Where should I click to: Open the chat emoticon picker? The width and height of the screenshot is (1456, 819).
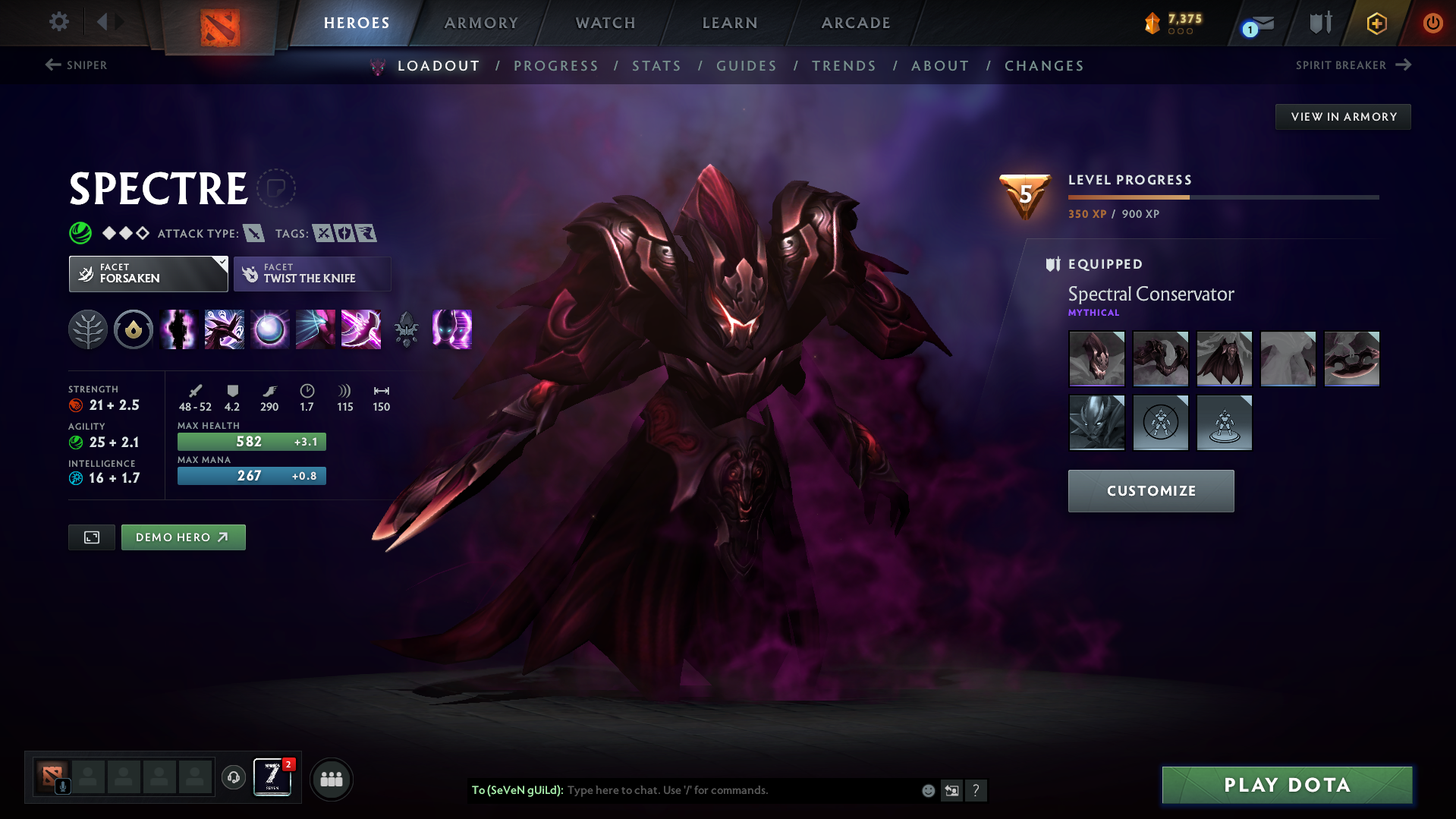point(928,790)
